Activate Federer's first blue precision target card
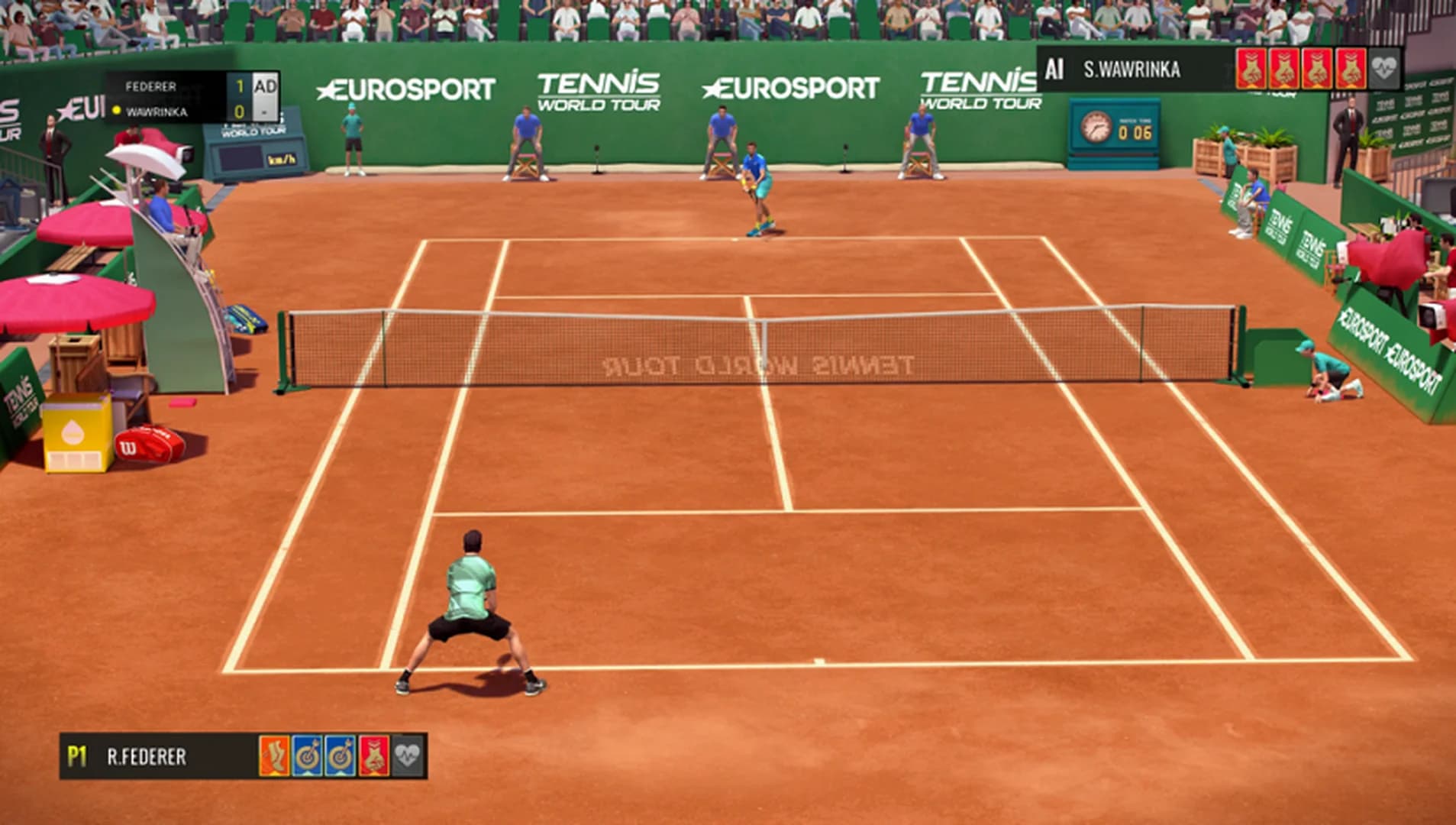This screenshot has height=825, width=1456. 308,756
